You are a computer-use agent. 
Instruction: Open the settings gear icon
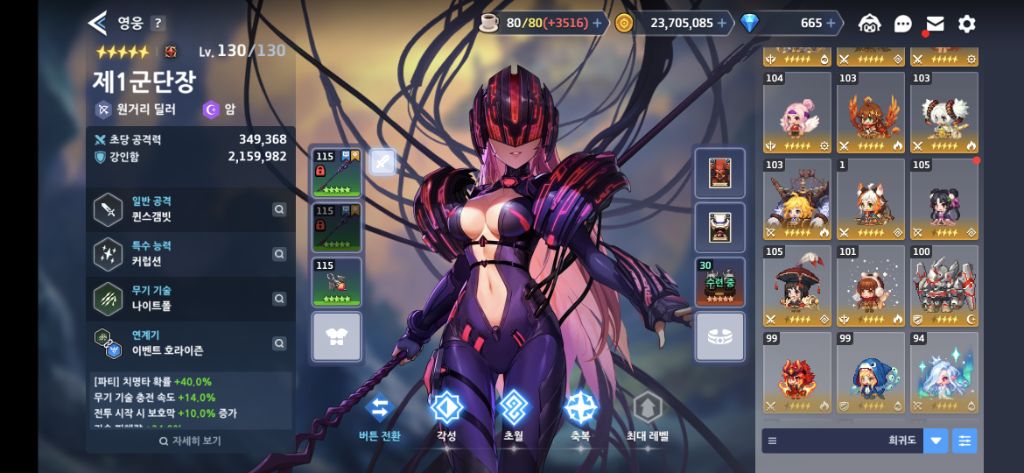tap(966, 23)
